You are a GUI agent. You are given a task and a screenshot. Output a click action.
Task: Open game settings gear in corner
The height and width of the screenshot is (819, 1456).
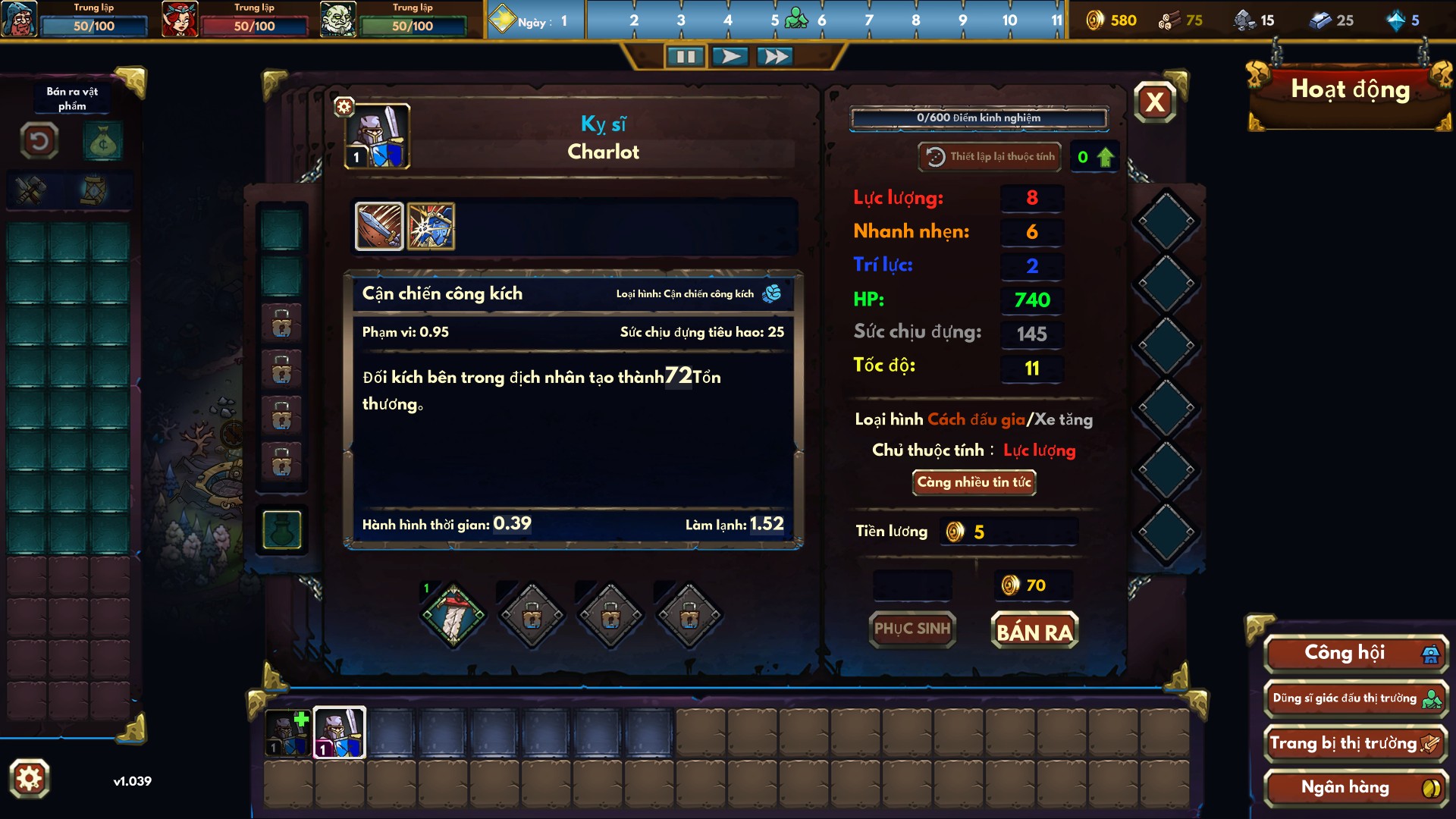30,779
